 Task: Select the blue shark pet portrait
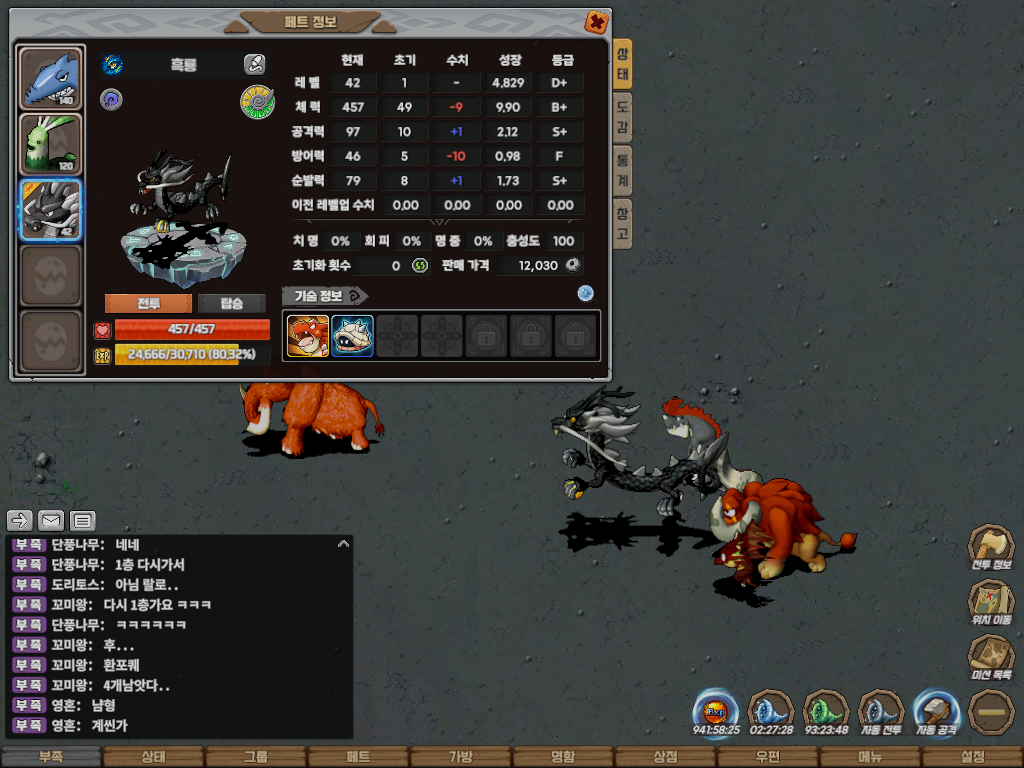[51, 78]
